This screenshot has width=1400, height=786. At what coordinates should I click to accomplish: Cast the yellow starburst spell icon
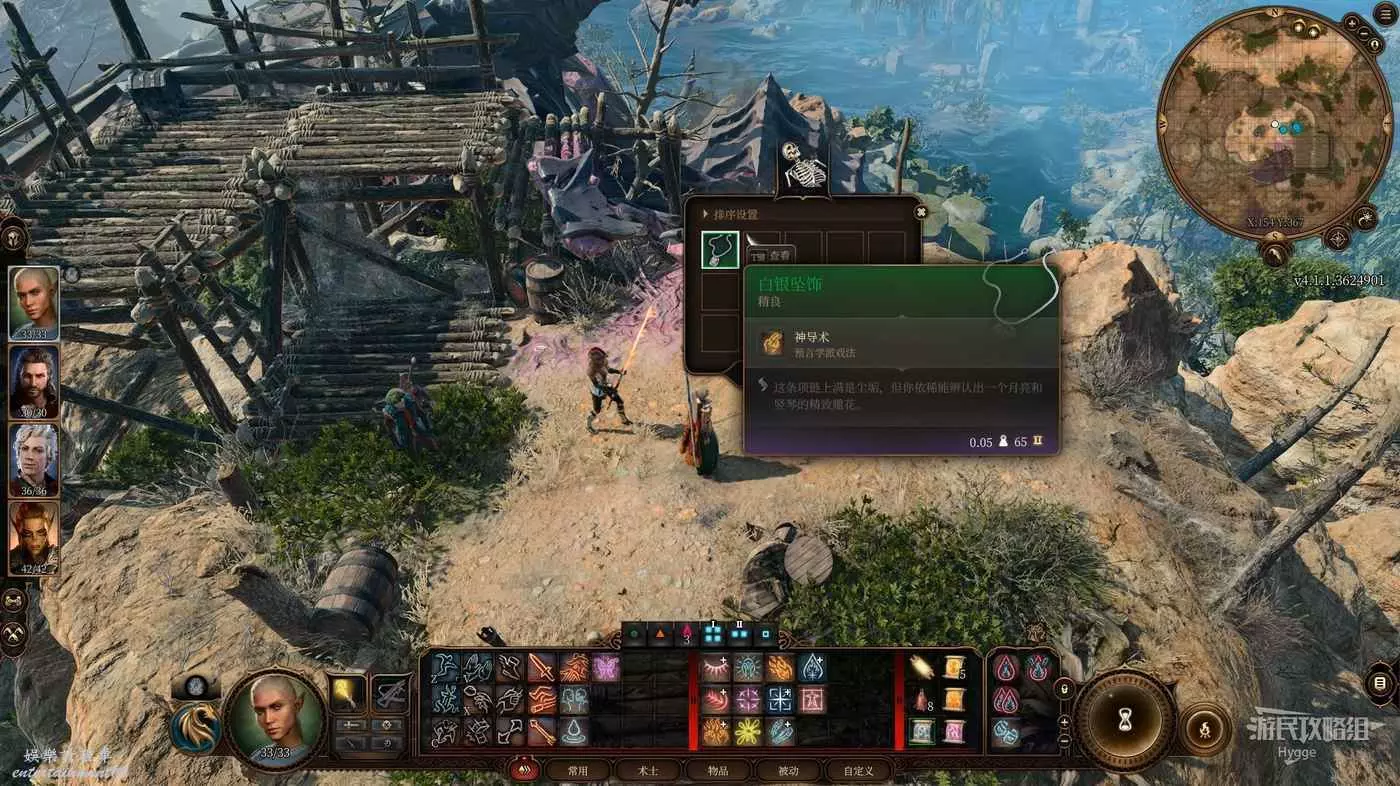747,732
